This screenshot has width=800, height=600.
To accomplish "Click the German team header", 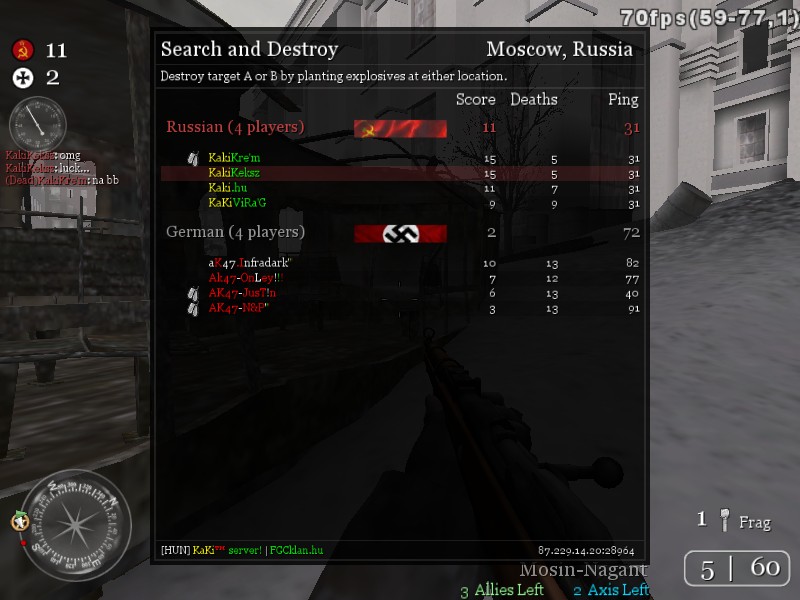I will point(235,232).
